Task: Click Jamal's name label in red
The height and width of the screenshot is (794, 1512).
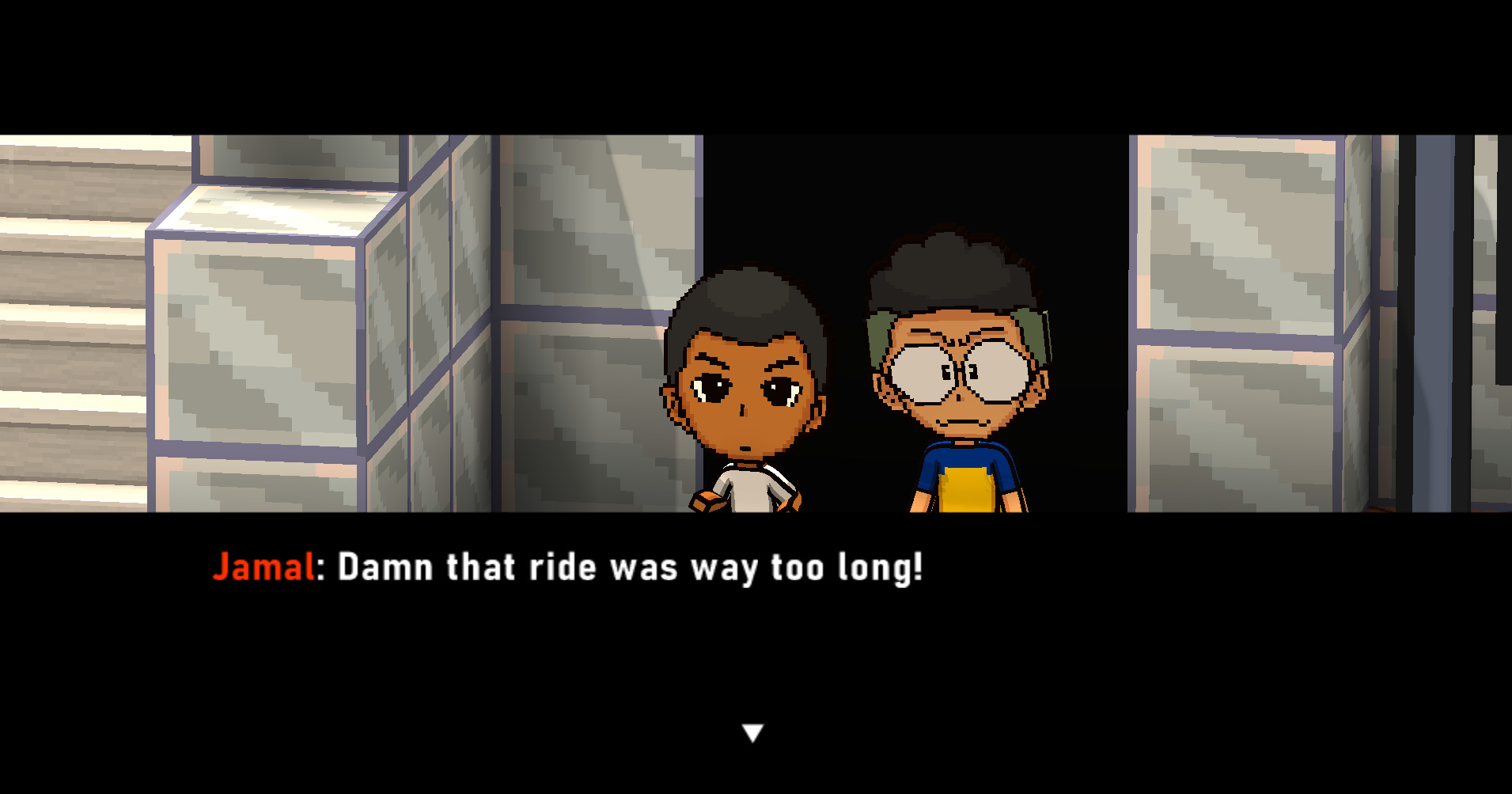Action: pos(263,567)
